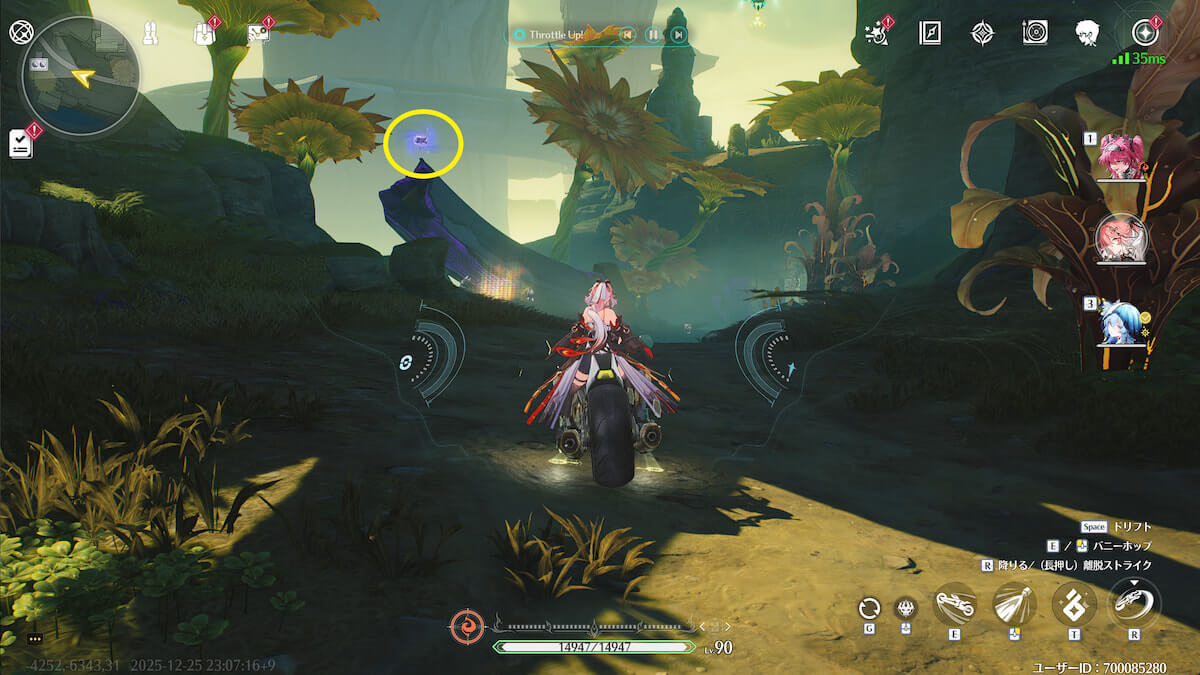Switch to the pink-haired party member
The height and width of the screenshot is (675, 1200).
click(1118, 157)
